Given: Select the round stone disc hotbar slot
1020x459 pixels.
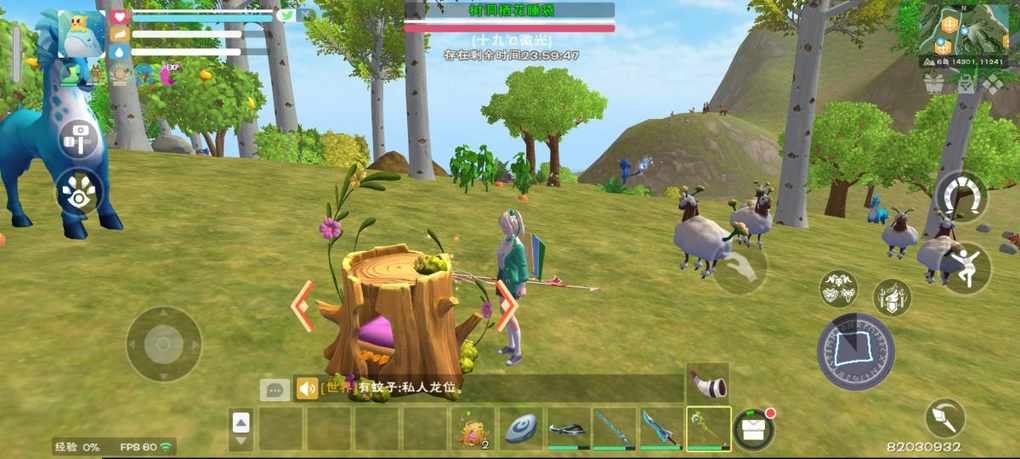Looking at the screenshot, I should (x=521, y=428).
